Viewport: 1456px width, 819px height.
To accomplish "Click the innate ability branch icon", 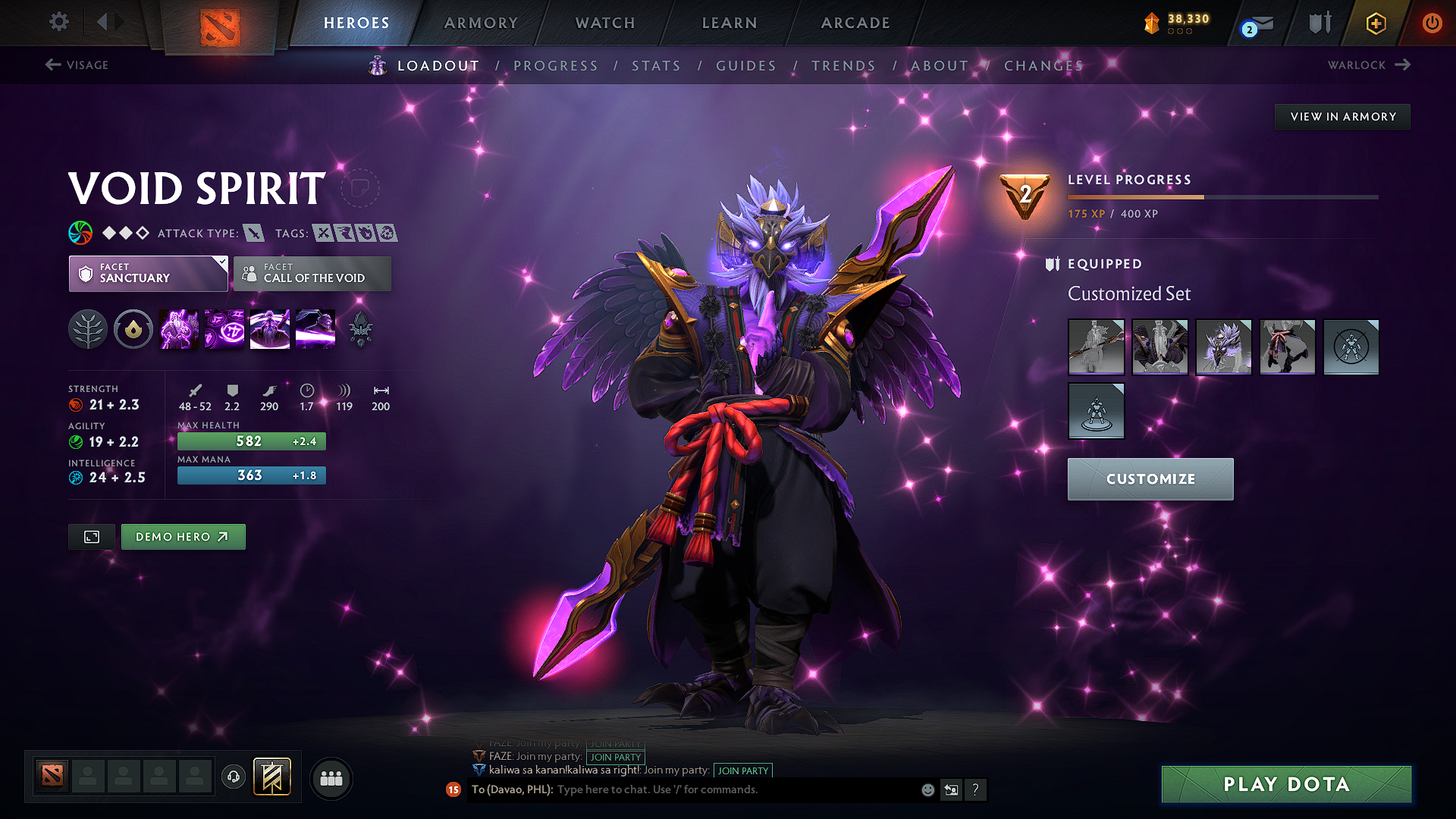I will 88,328.
